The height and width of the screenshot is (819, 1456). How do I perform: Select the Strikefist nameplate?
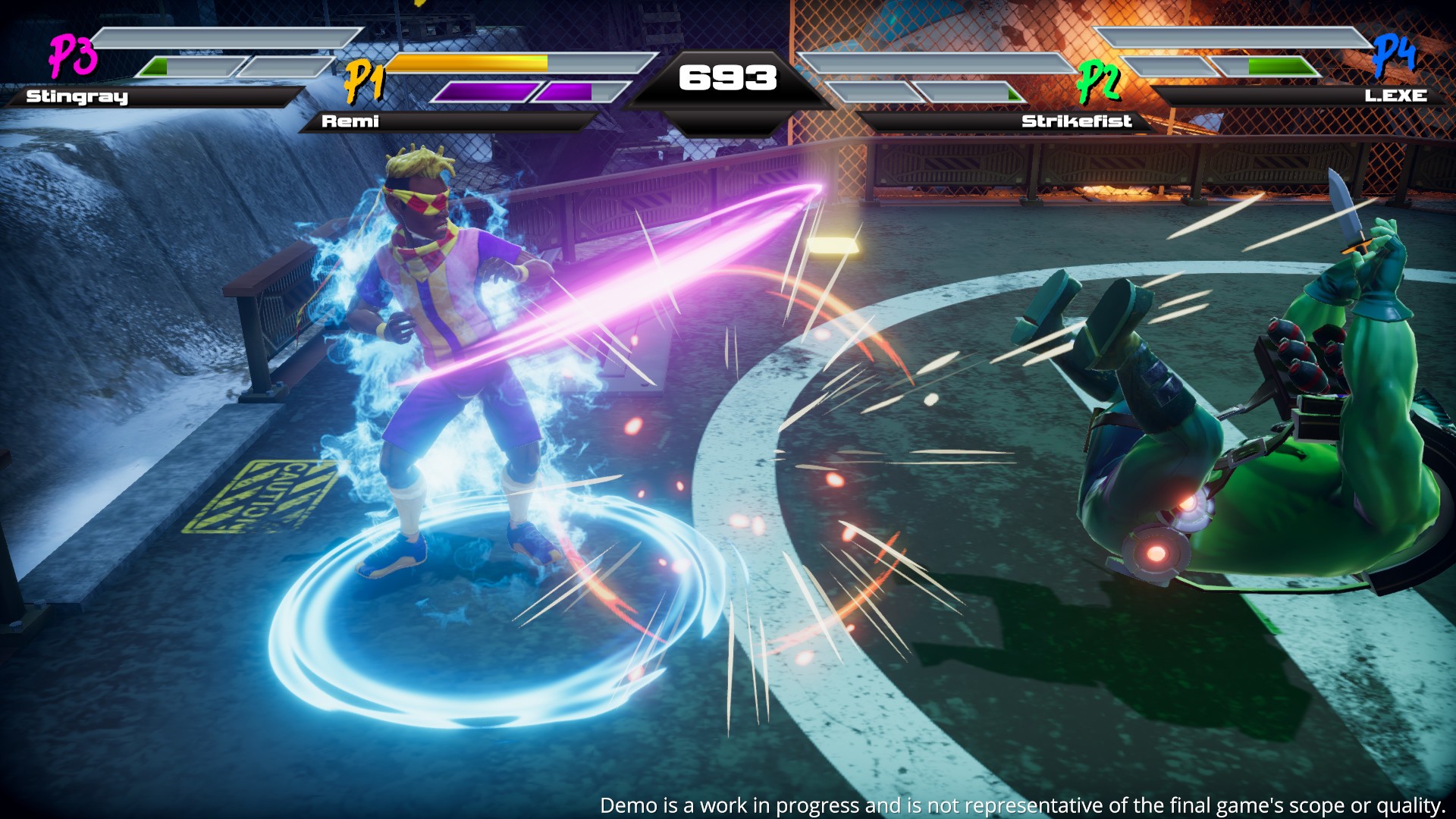[x=1077, y=121]
